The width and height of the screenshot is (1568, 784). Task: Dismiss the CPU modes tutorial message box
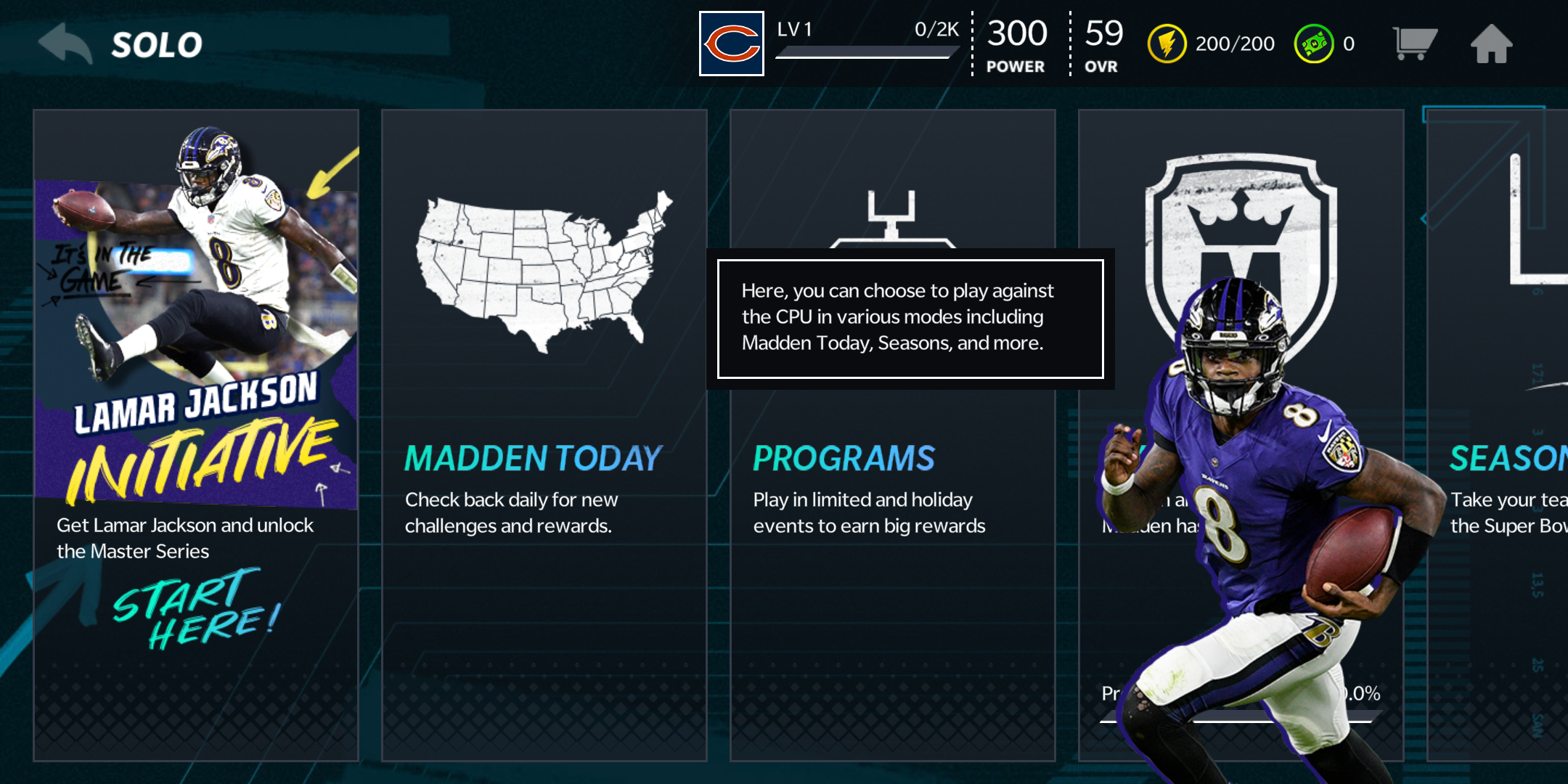point(910,319)
